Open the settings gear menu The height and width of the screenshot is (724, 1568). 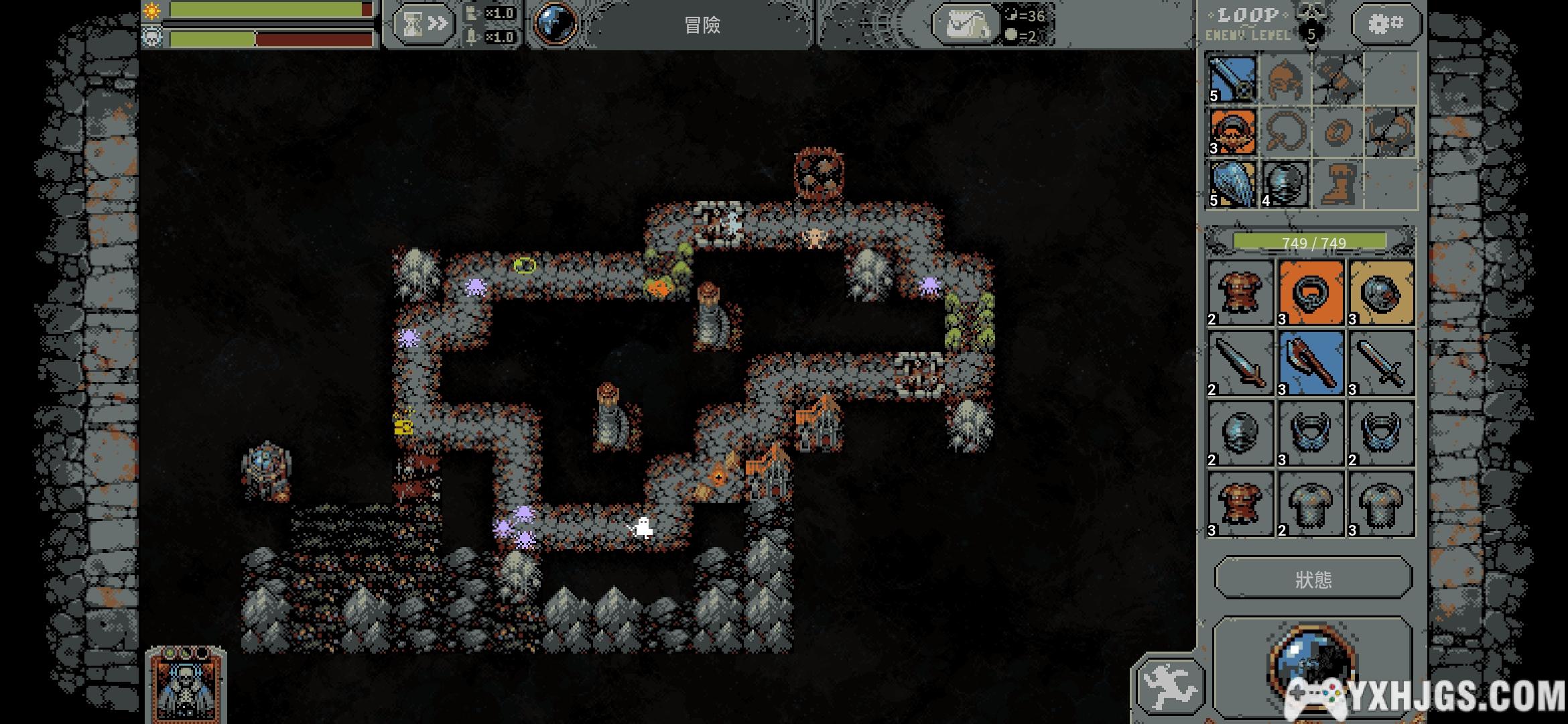click(x=1386, y=25)
